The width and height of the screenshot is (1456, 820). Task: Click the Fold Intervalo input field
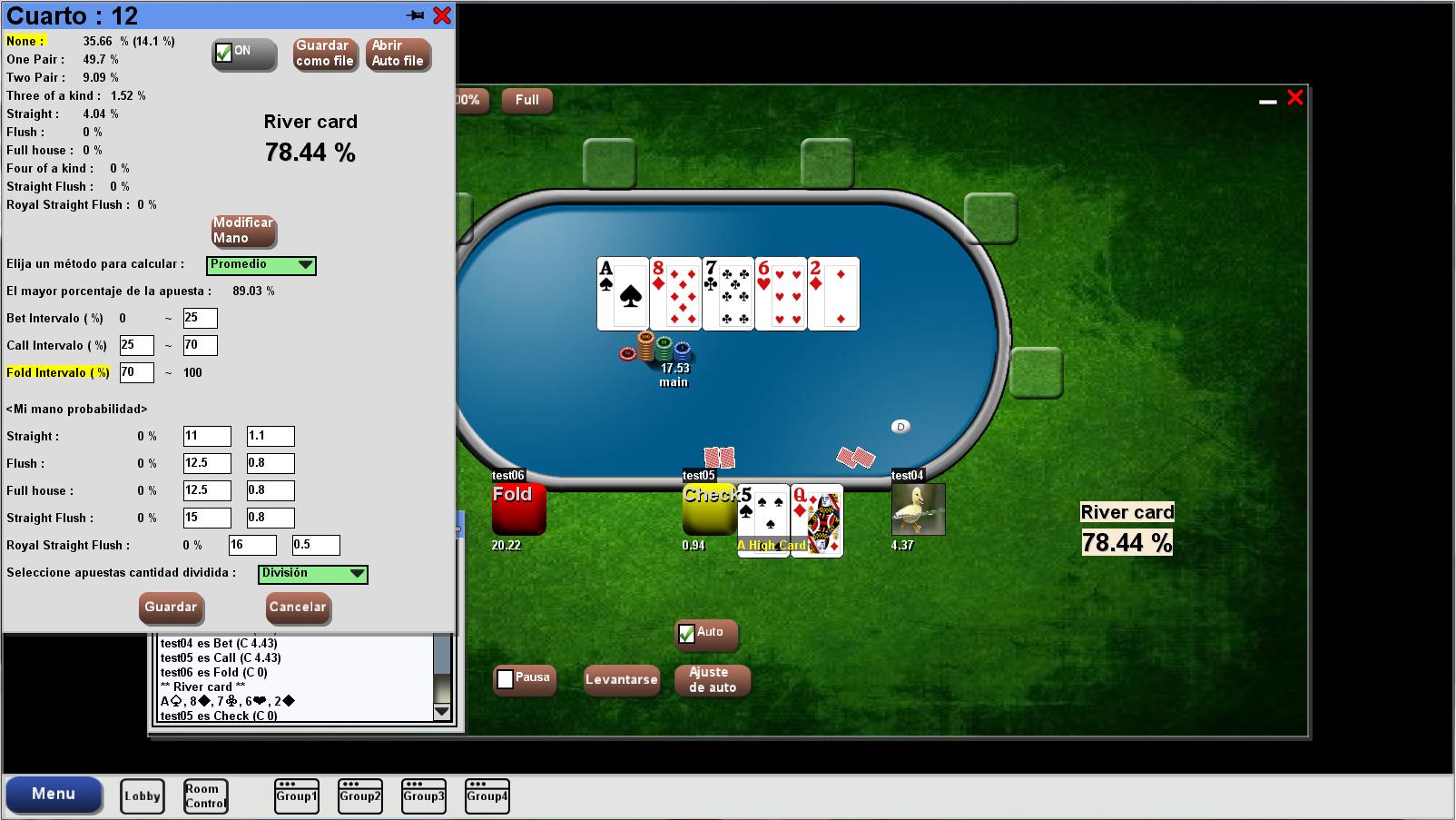tap(137, 372)
